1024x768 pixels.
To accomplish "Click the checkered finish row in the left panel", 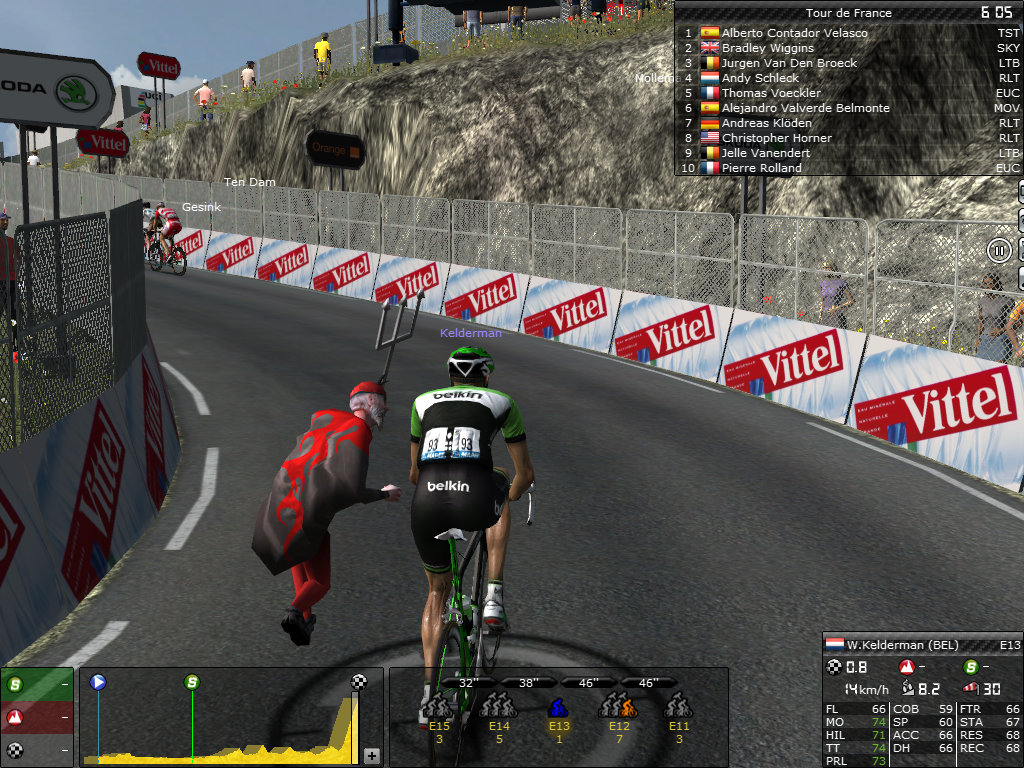I will click(37, 749).
